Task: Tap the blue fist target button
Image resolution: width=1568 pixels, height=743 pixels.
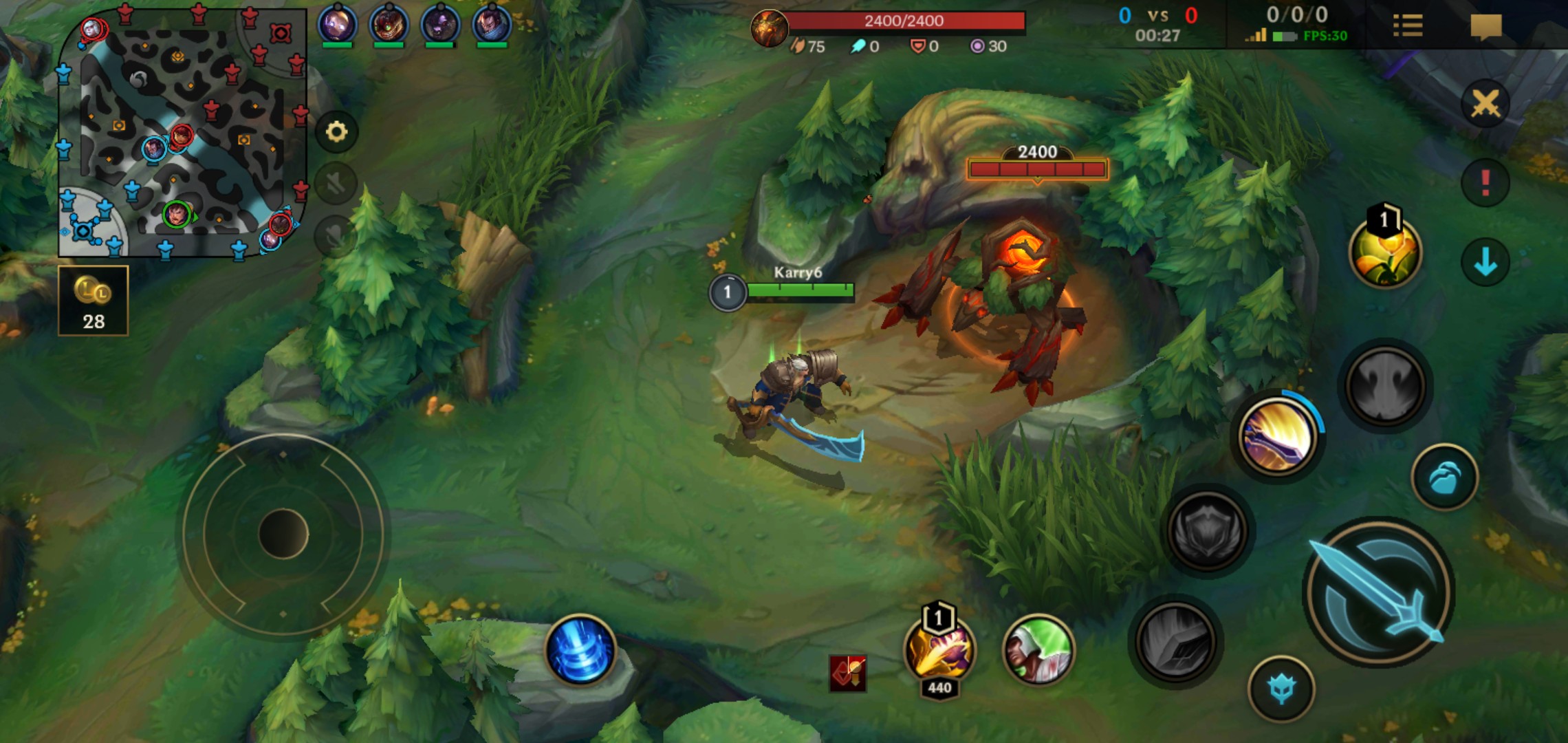Action: click(x=1444, y=477)
